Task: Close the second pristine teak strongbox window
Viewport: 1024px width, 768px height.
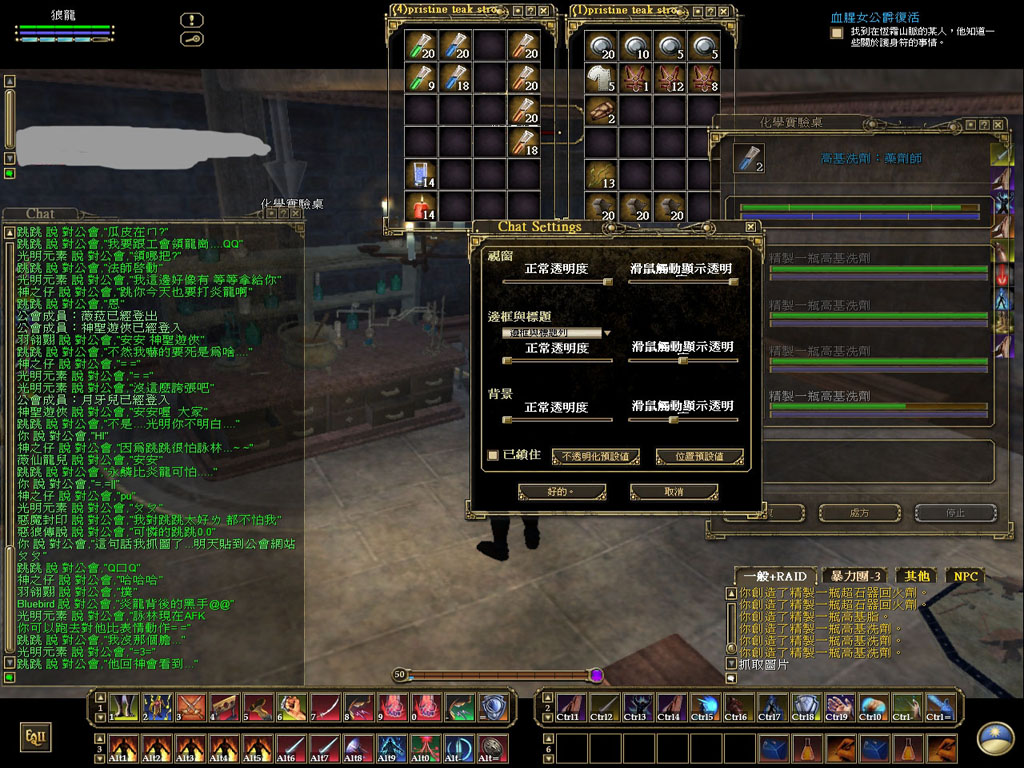Action: pos(724,11)
